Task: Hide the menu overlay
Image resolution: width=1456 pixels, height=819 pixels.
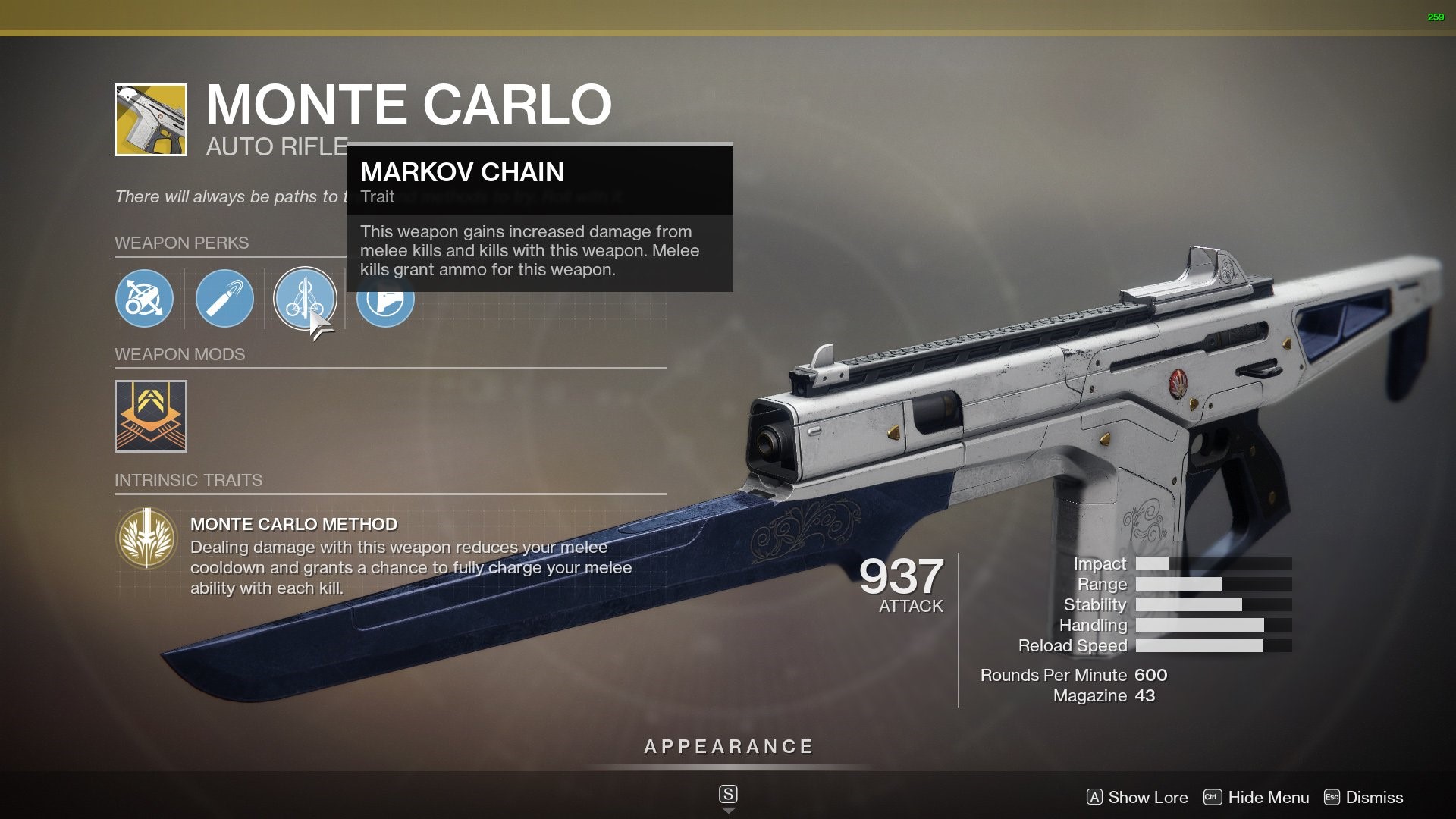Action: coord(1257,797)
